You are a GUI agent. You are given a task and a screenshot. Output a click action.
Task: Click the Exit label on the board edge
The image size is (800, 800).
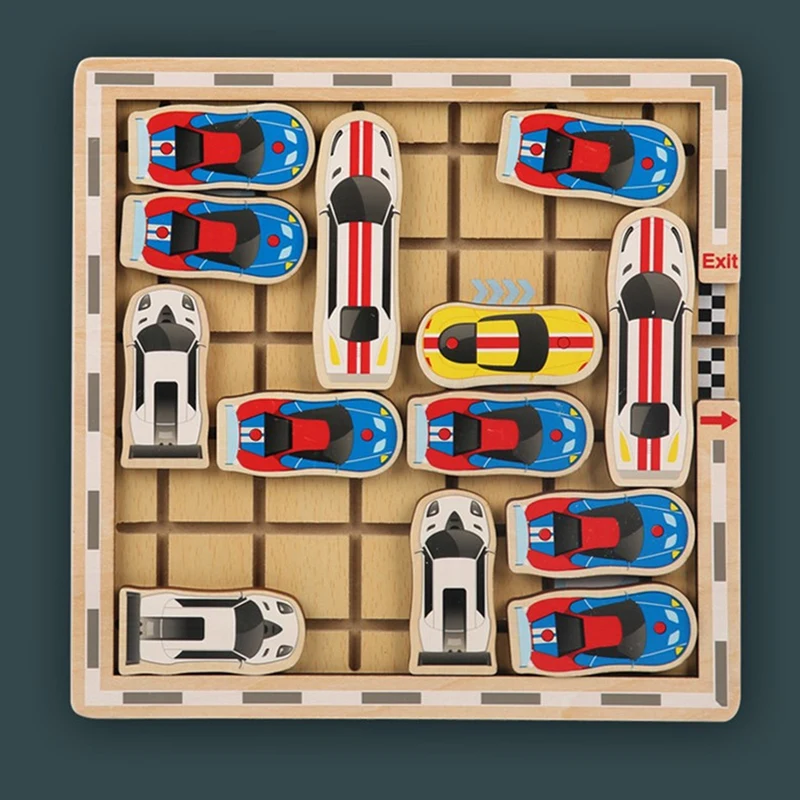719,262
